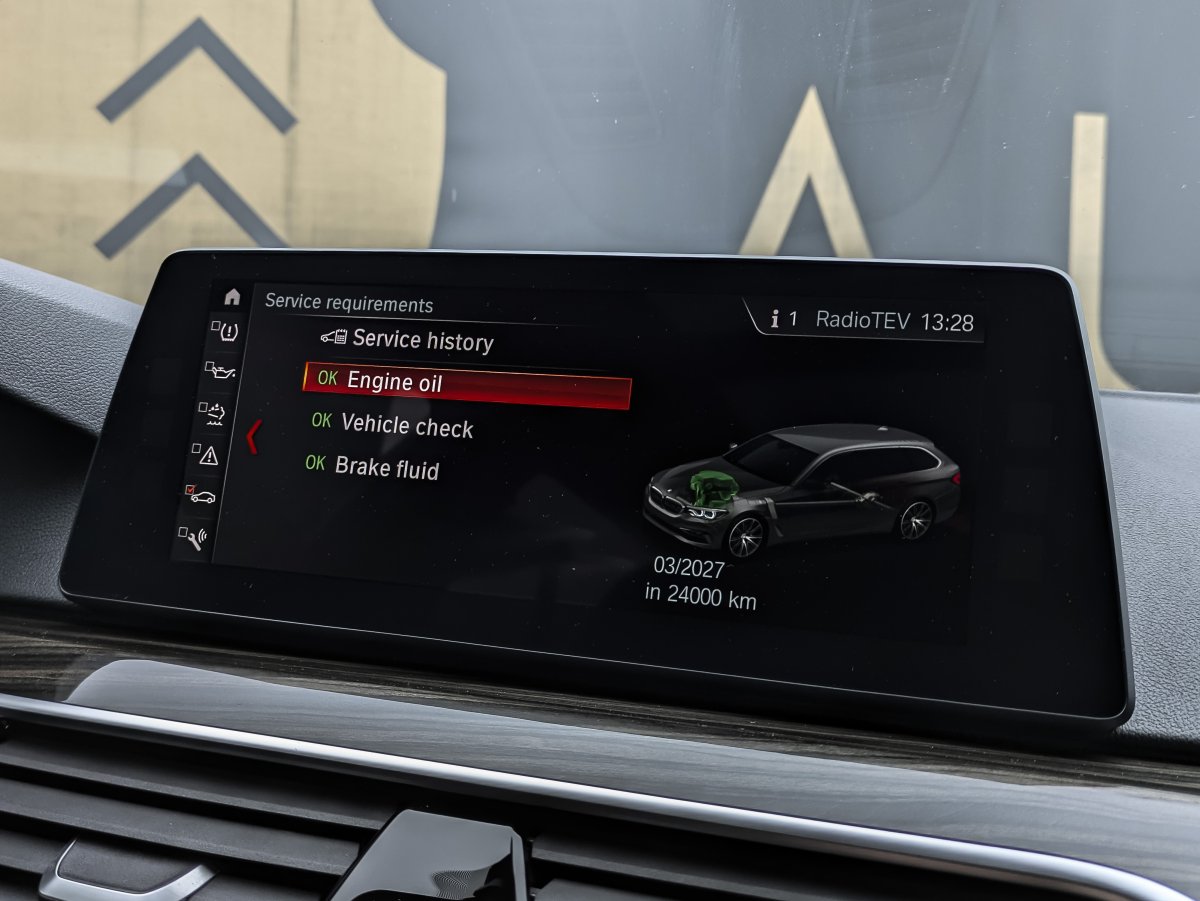Image resolution: width=1200 pixels, height=901 pixels.
Task: Open the tire pressure monitor icon
Action: click(226, 331)
